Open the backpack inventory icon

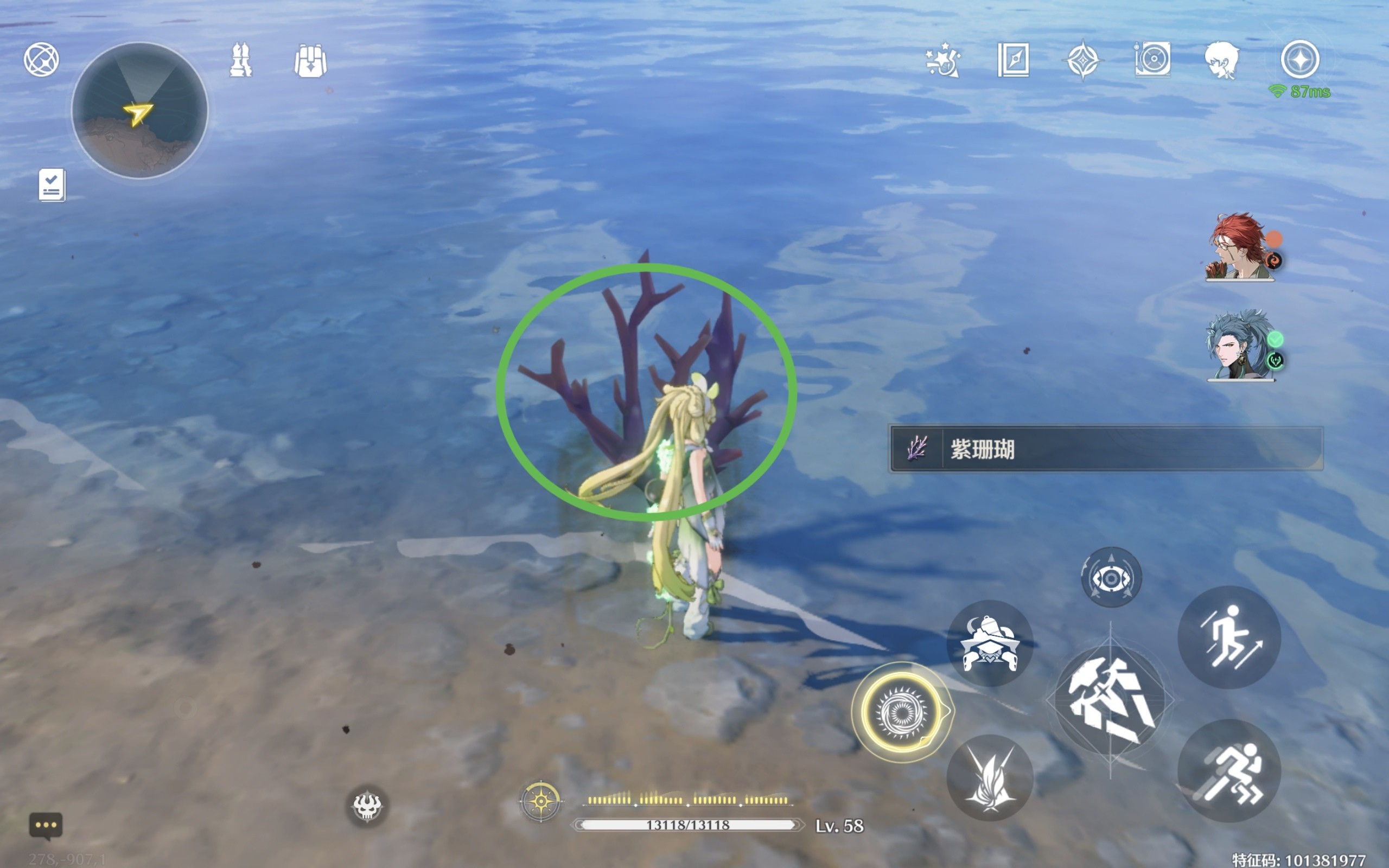tap(310, 61)
